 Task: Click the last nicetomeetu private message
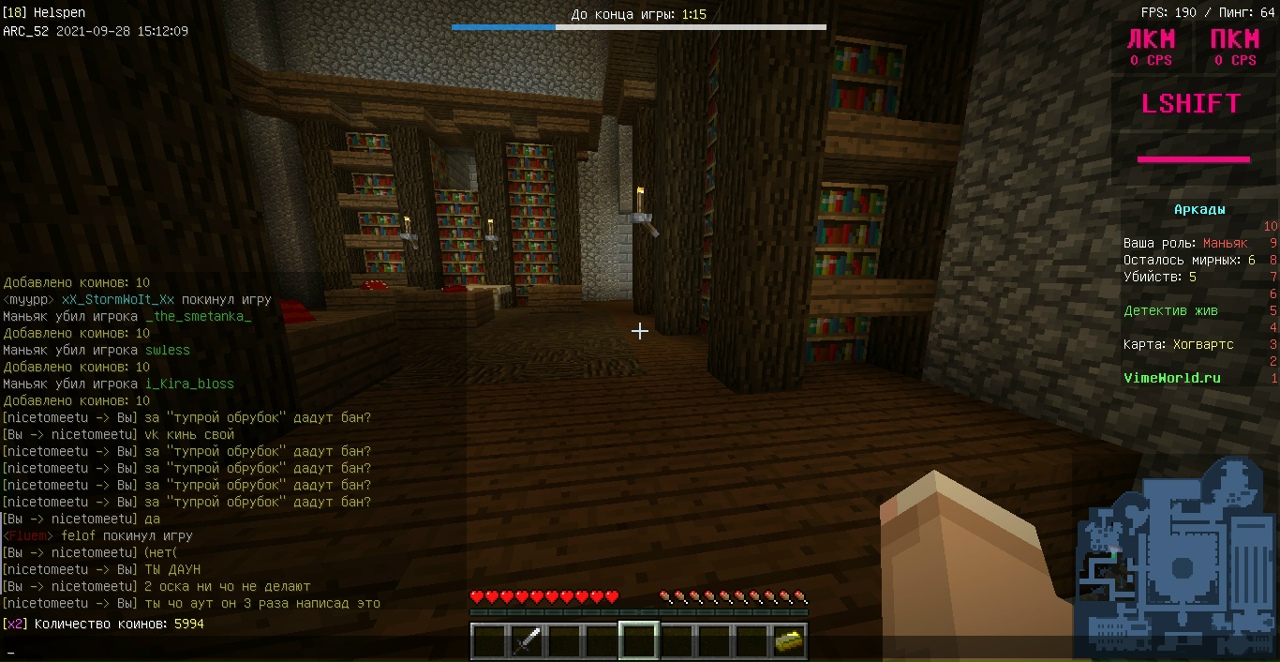190,603
